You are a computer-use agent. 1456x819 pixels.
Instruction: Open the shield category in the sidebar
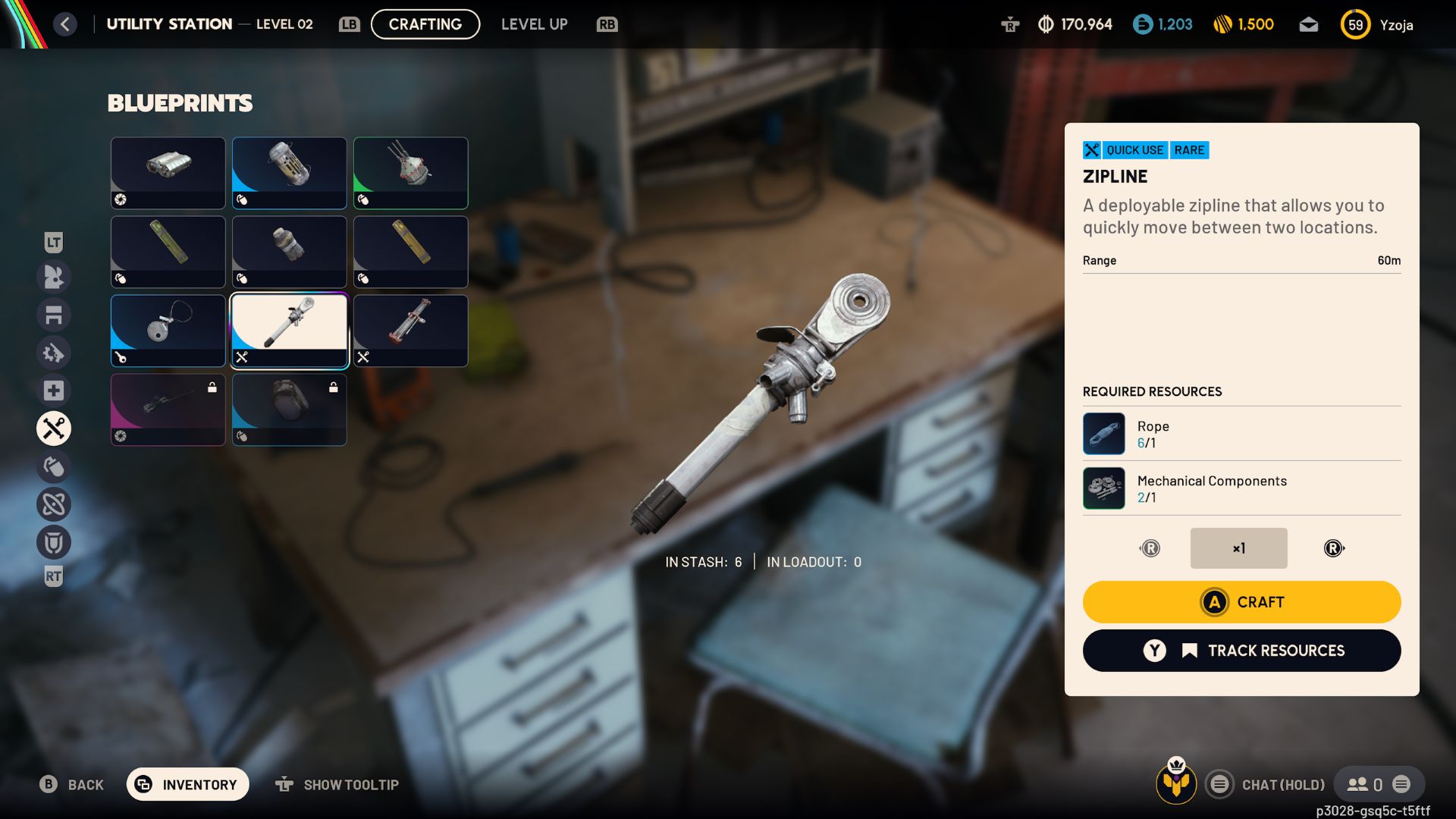[54, 542]
